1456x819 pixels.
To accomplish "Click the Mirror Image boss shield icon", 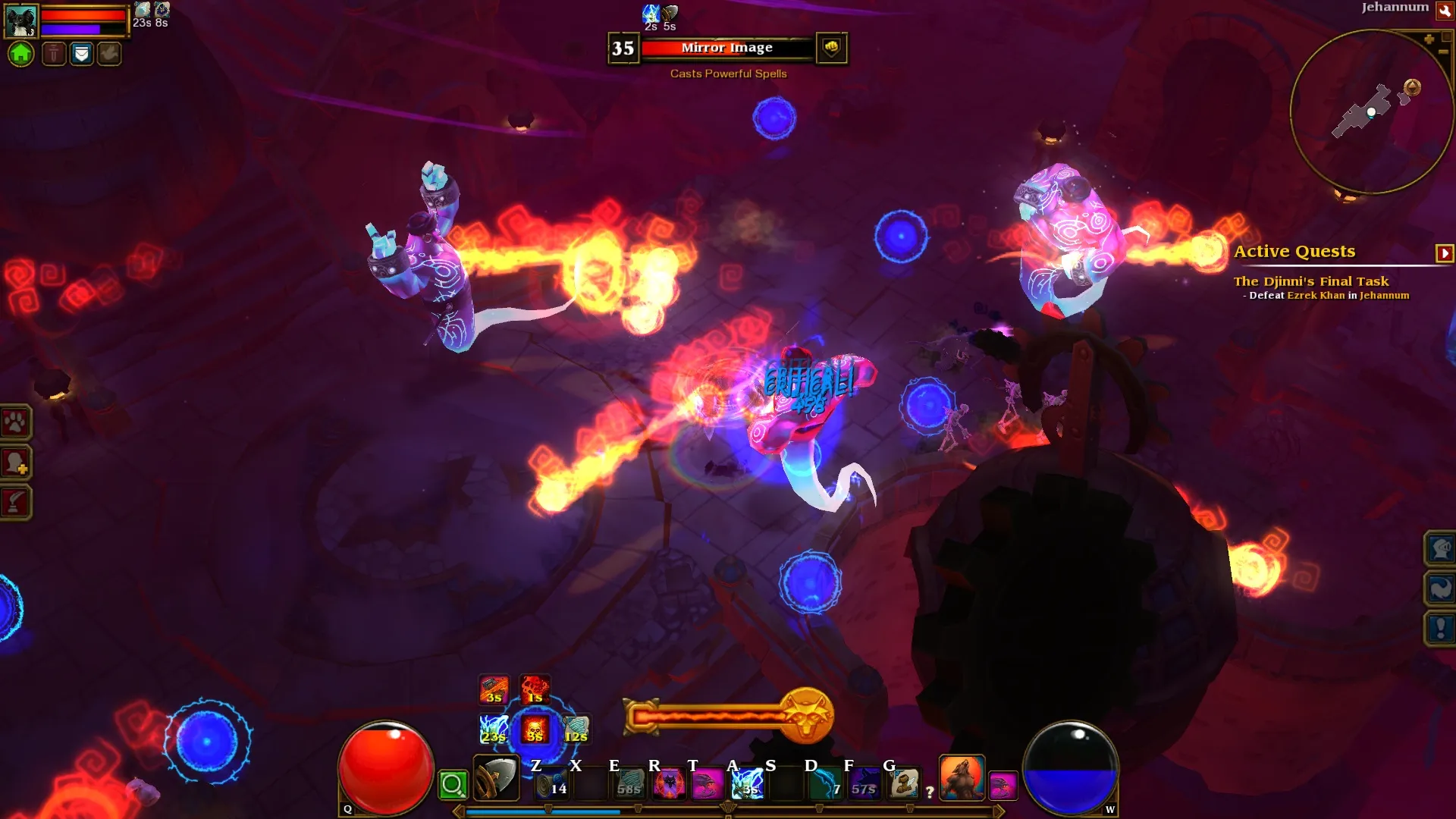I will pos(831,48).
